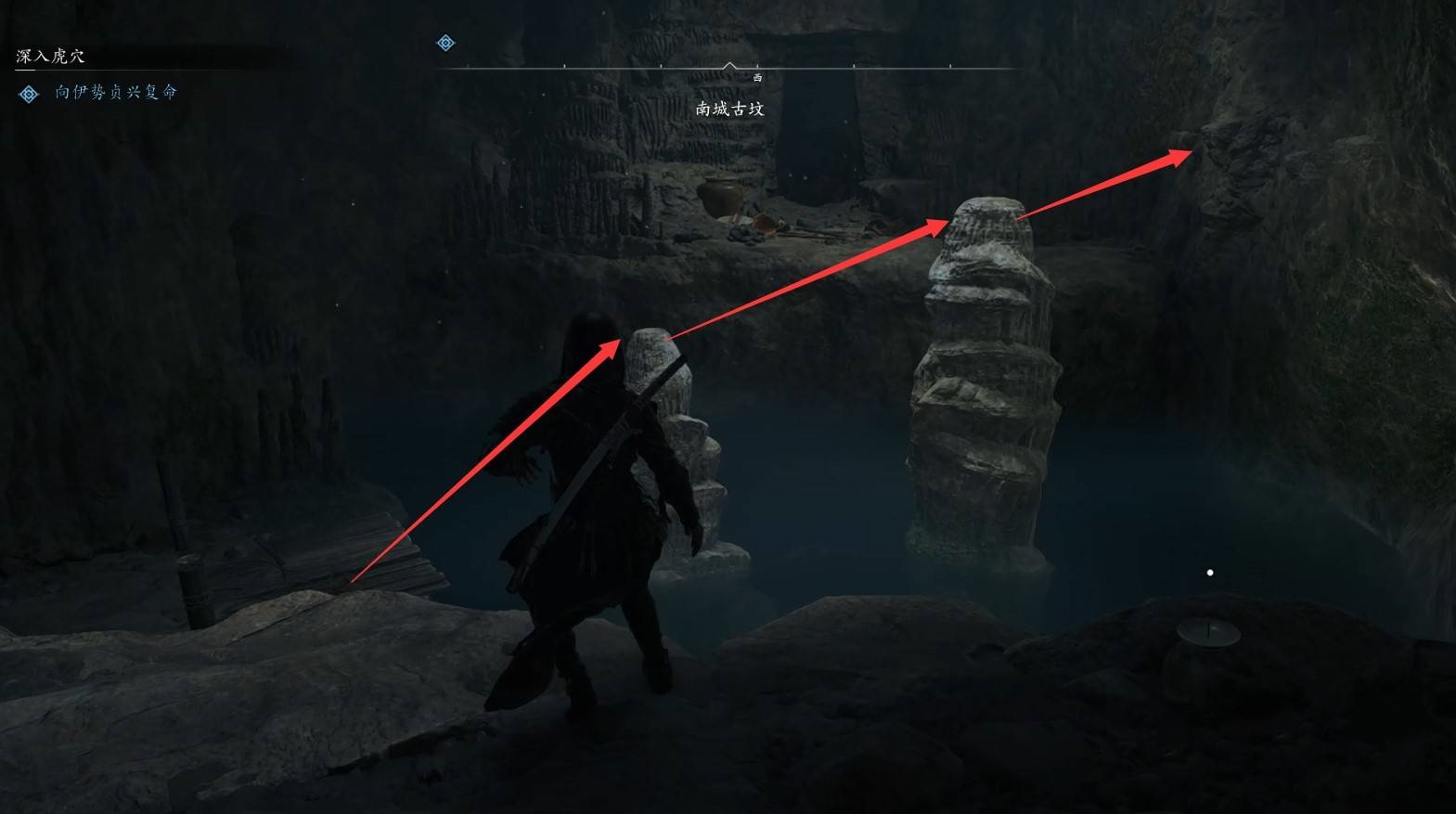Image resolution: width=1456 pixels, height=814 pixels.
Task: Select the 向伊势贞兴复命 objective entry
Action: coord(115,92)
